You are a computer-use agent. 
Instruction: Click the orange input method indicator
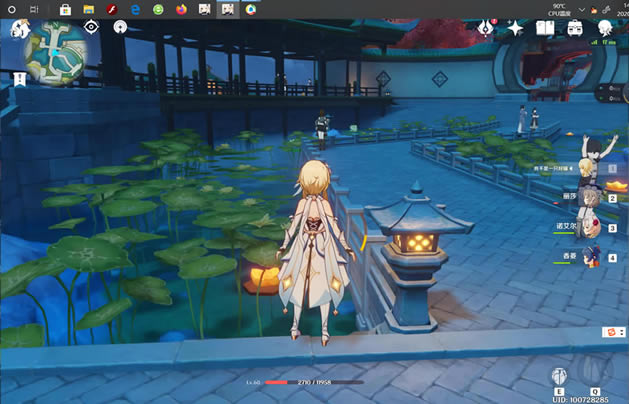pyautogui.click(x=608, y=332)
